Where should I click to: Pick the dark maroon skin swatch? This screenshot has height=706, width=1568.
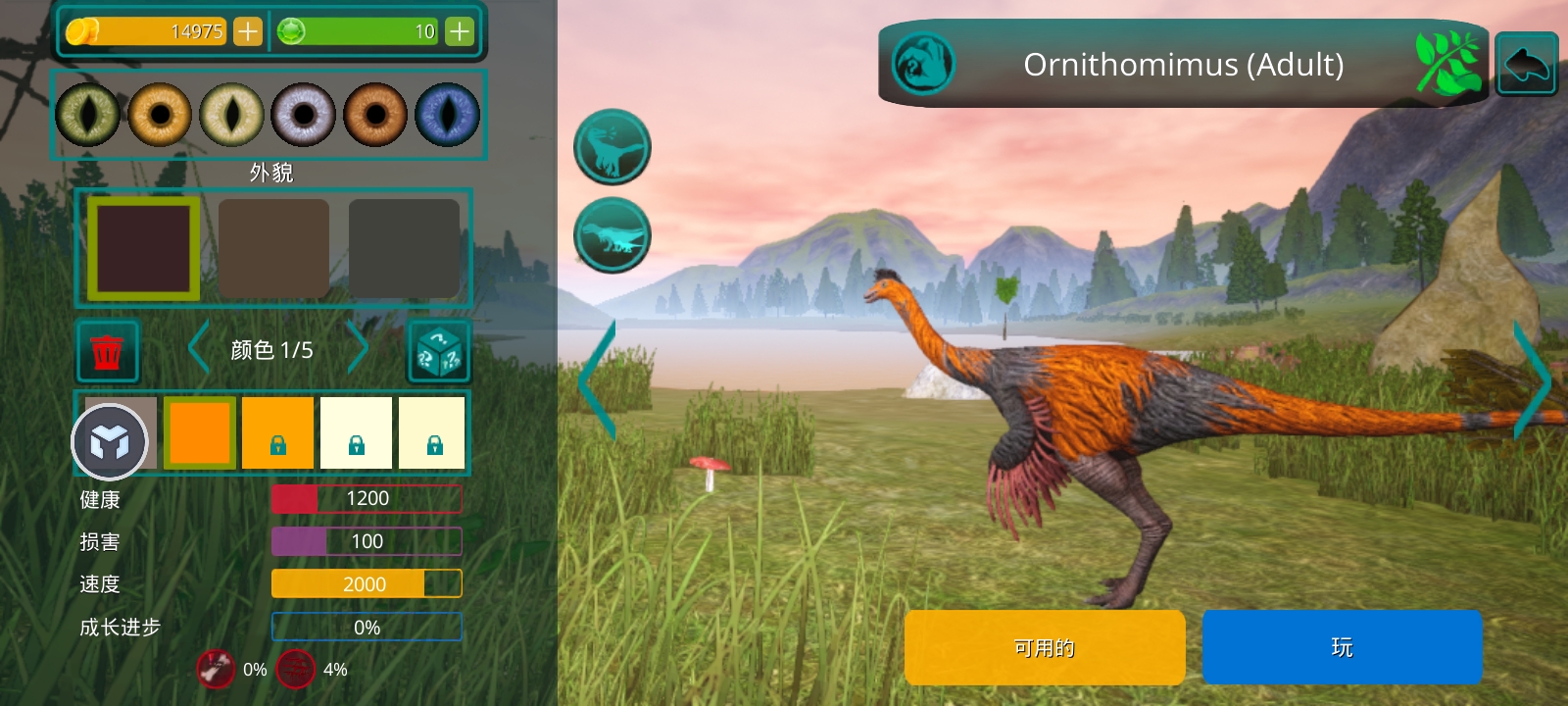pos(143,248)
